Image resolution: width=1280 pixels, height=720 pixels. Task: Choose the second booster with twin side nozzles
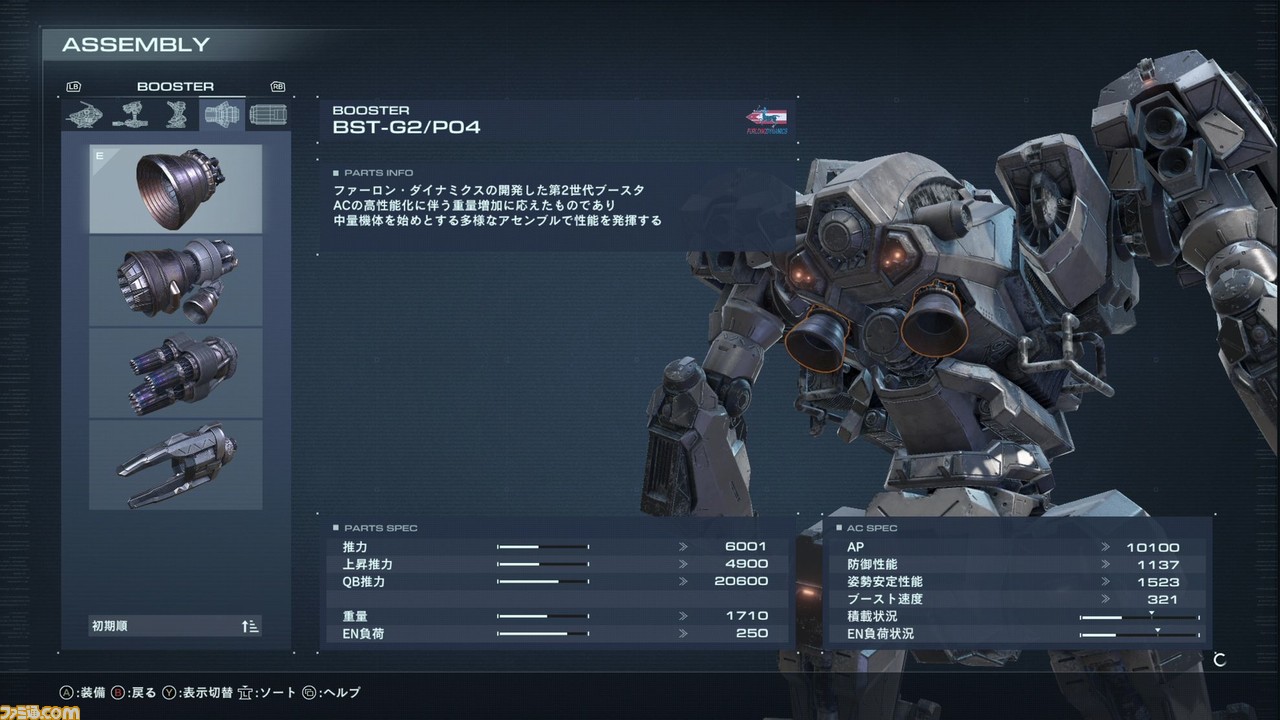coord(176,281)
